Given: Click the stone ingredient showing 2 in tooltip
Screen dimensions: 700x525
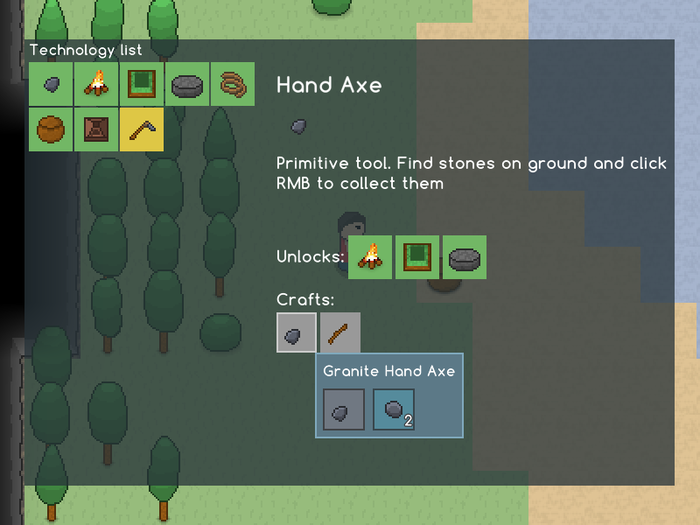Looking at the screenshot, I should click(393, 409).
